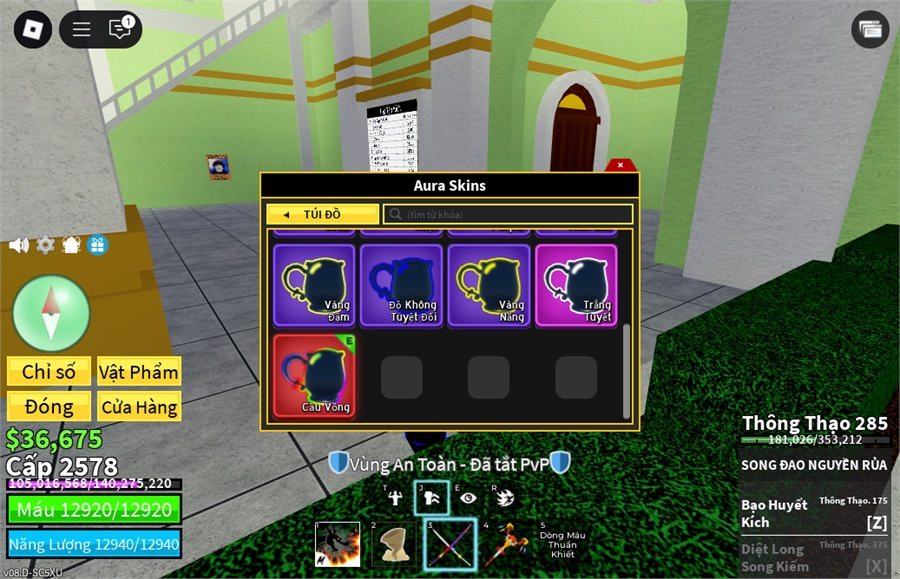Go back to Túi Đồ inventory
This screenshot has width=900, height=579.
[x=322, y=214]
